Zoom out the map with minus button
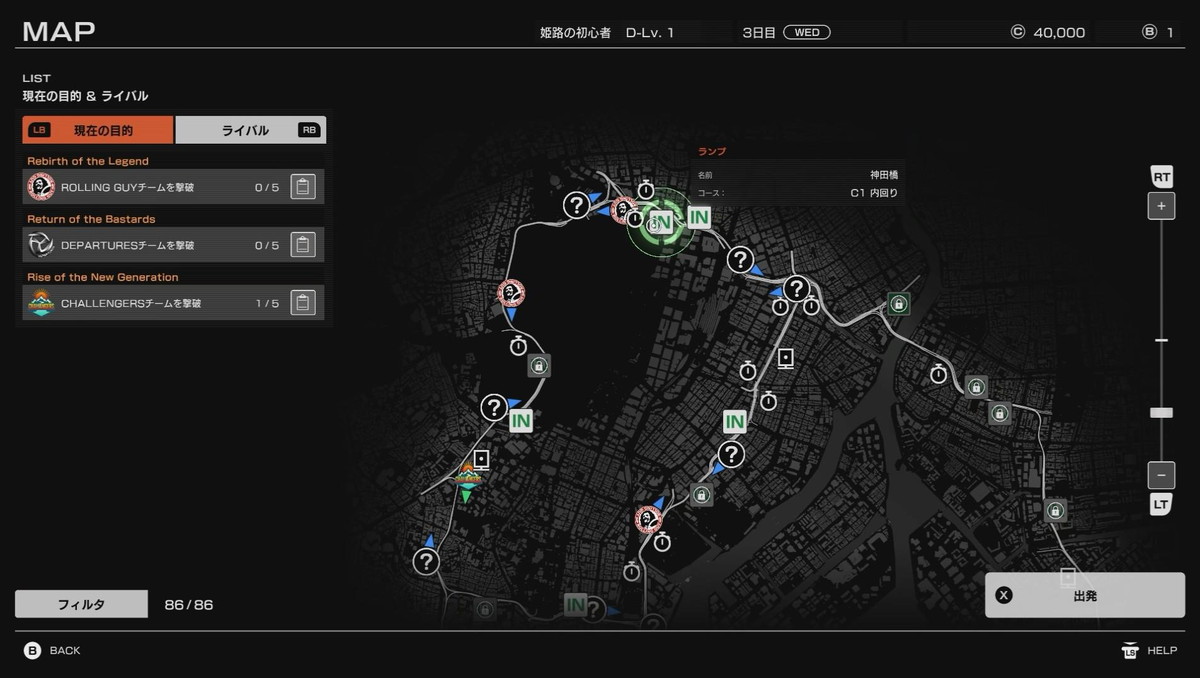 point(1161,475)
